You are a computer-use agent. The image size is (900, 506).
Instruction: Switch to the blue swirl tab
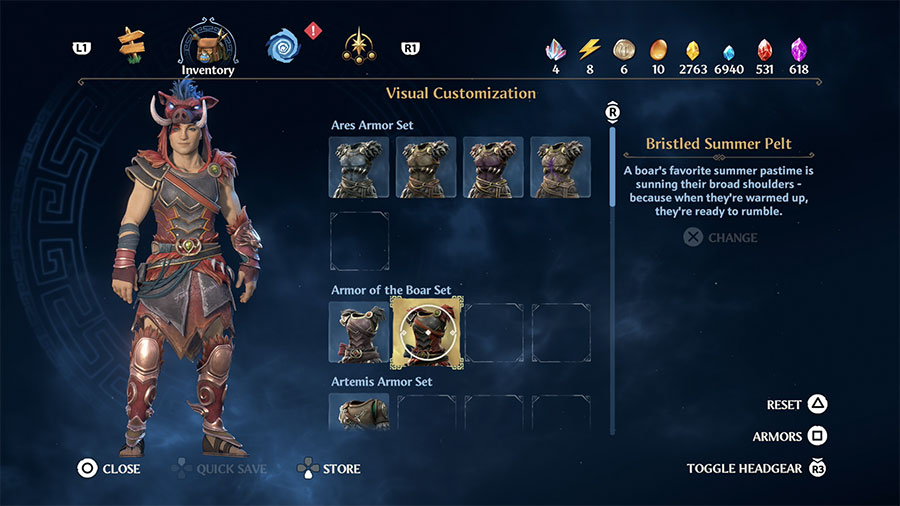(x=283, y=45)
